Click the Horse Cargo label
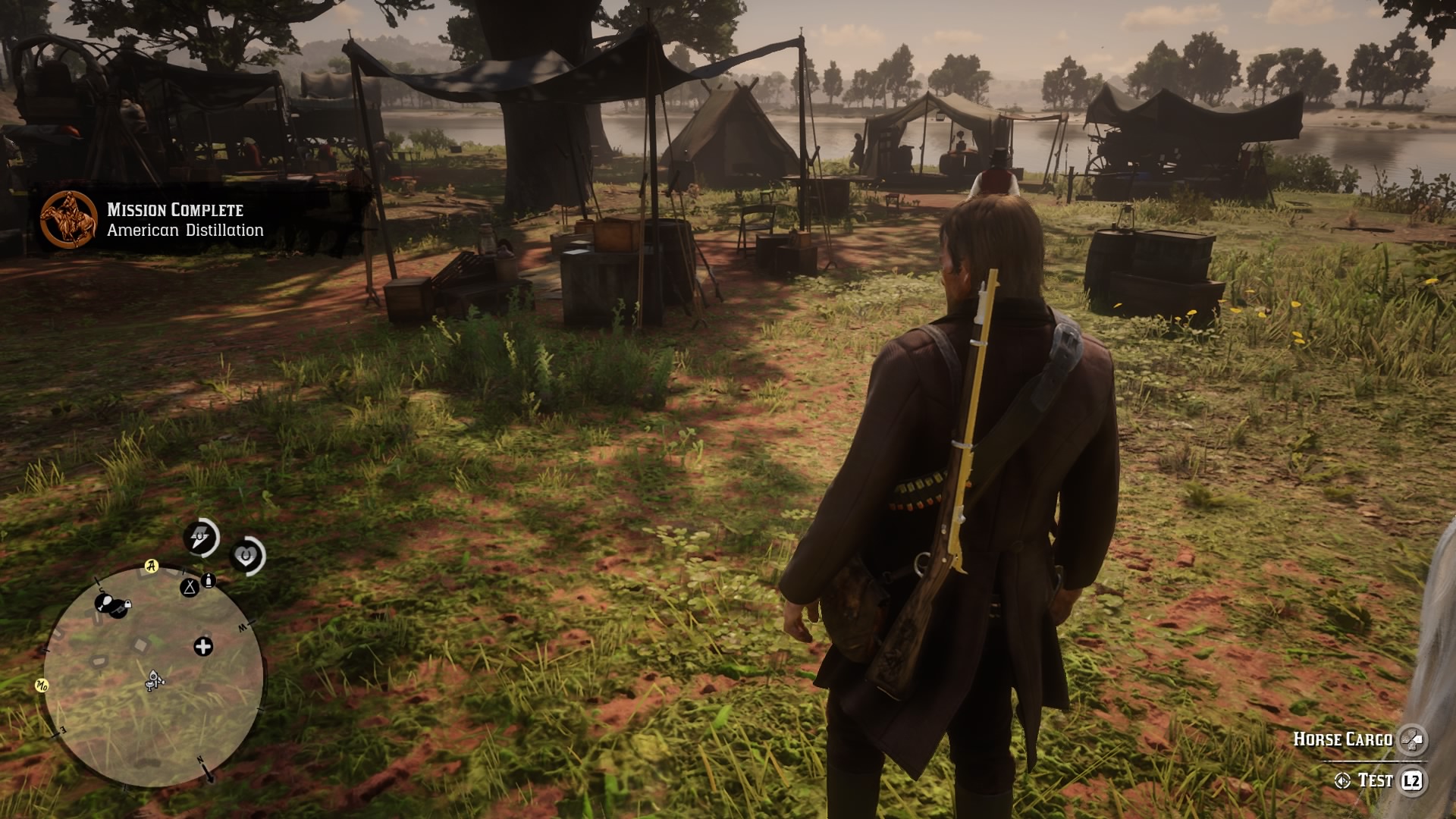1456x819 pixels. [1344, 739]
